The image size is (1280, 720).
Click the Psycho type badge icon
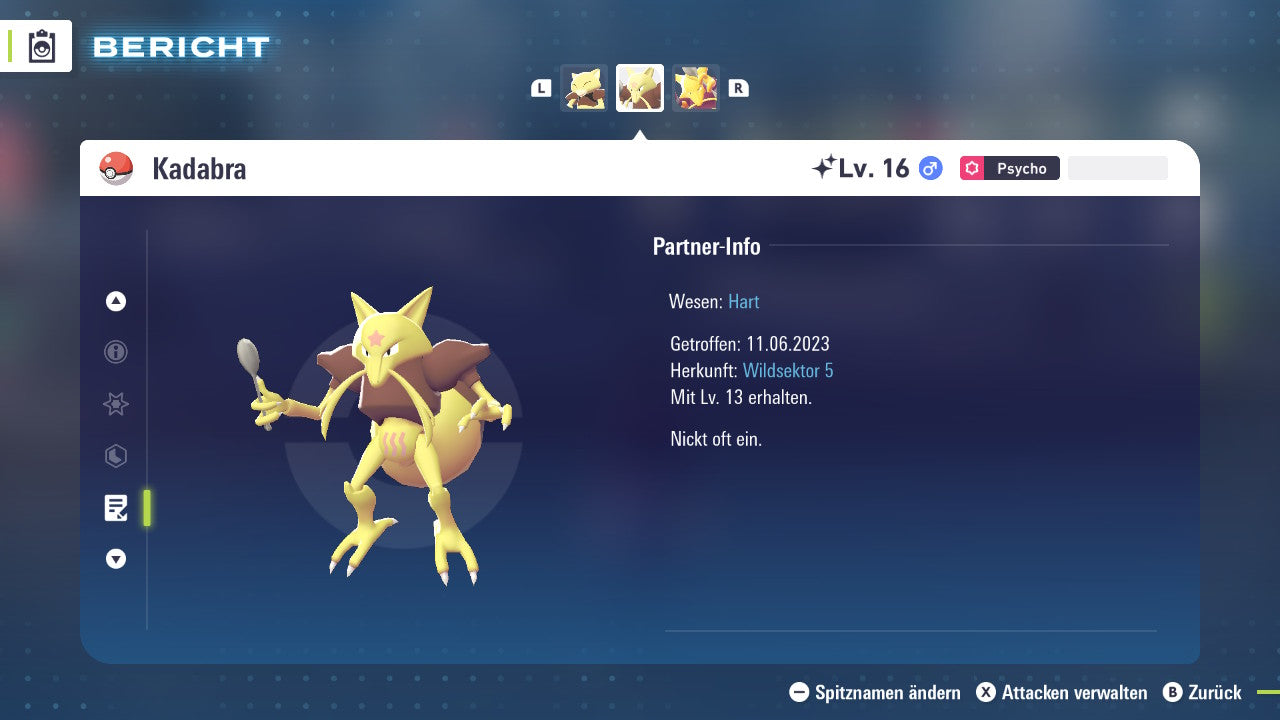pyautogui.click(x=971, y=168)
